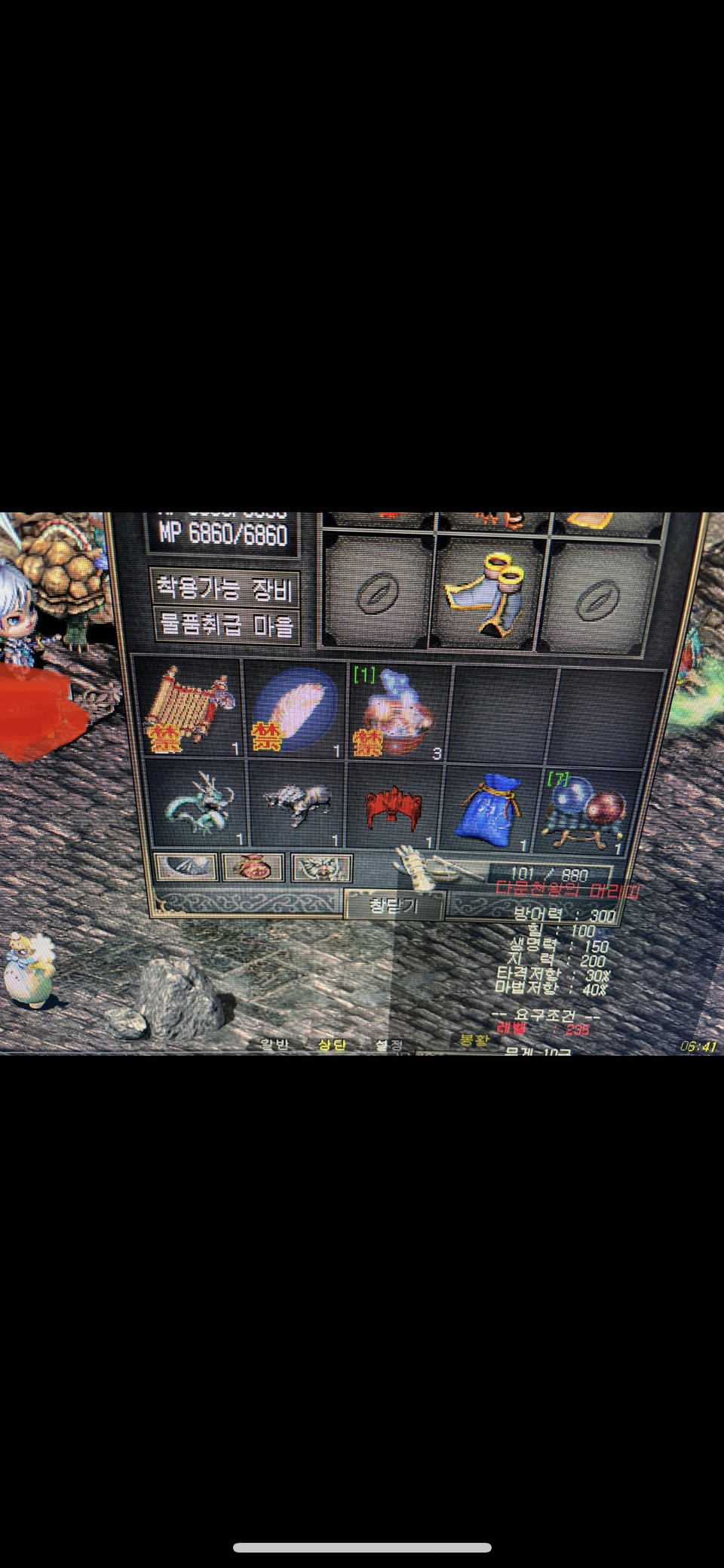Open the butterfly-emblem inventory tab

[x=321, y=868]
